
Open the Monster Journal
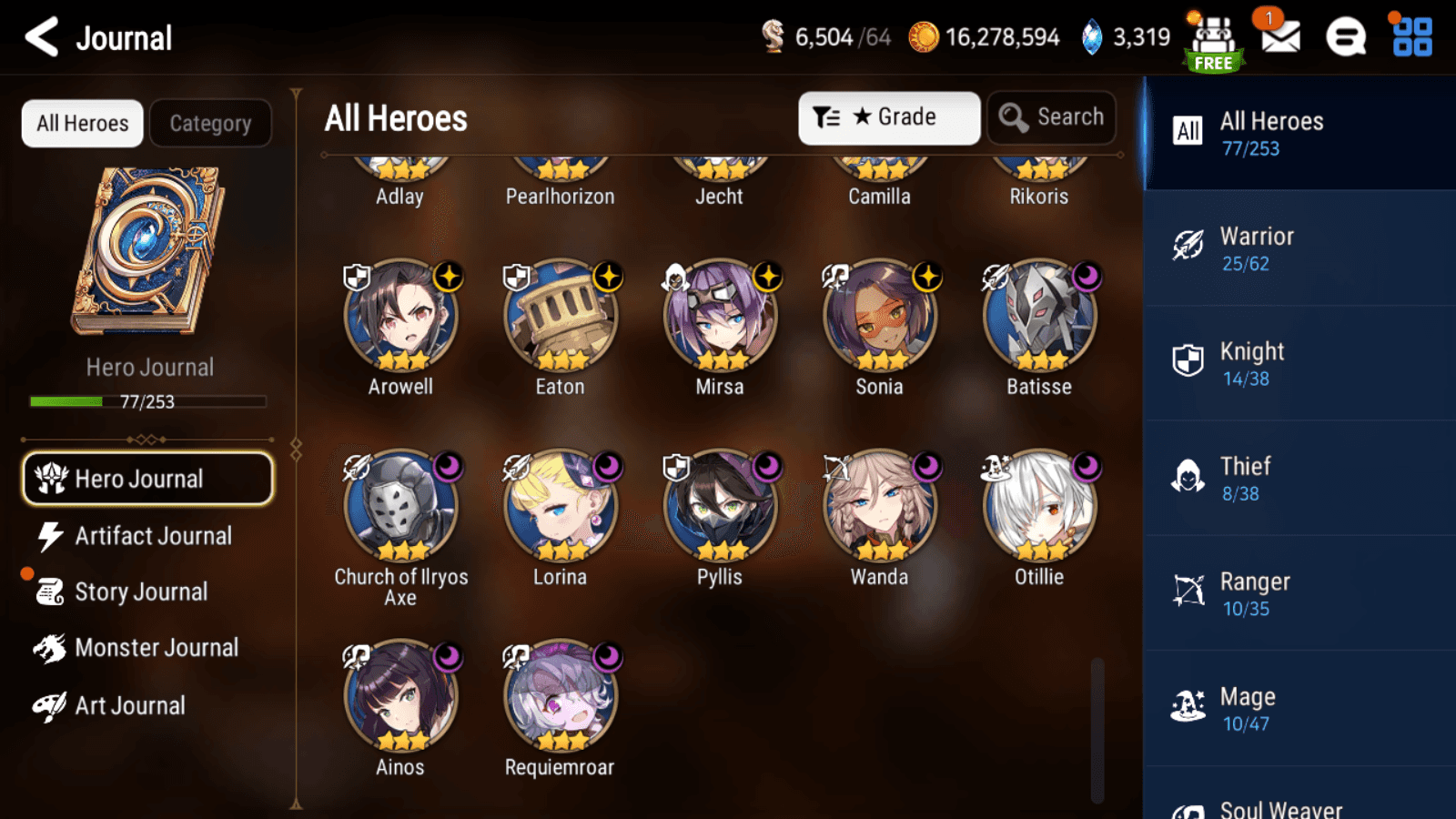pyautogui.click(x=157, y=647)
